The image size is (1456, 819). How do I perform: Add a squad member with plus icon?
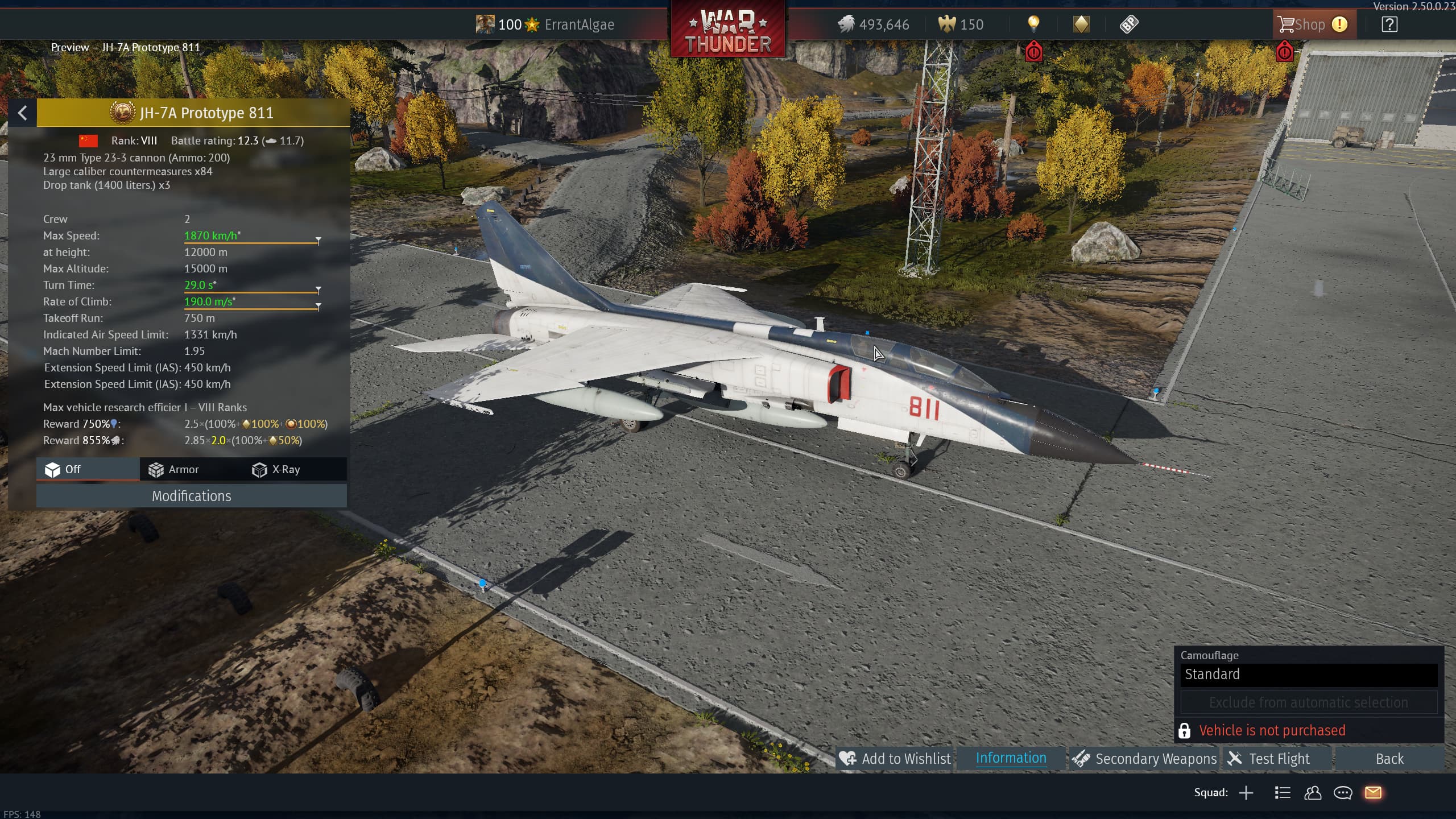point(1246,793)
